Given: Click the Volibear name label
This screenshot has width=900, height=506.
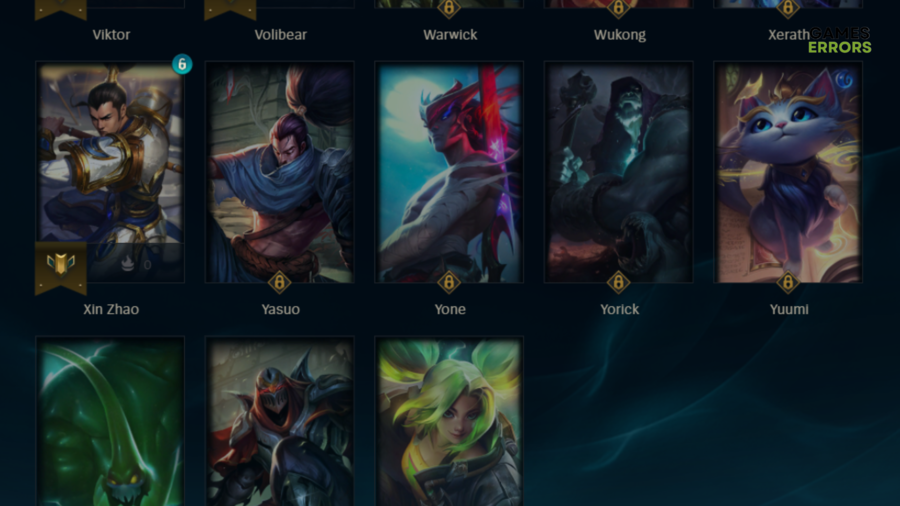Looking at the screenshot, I should point(280,35).
